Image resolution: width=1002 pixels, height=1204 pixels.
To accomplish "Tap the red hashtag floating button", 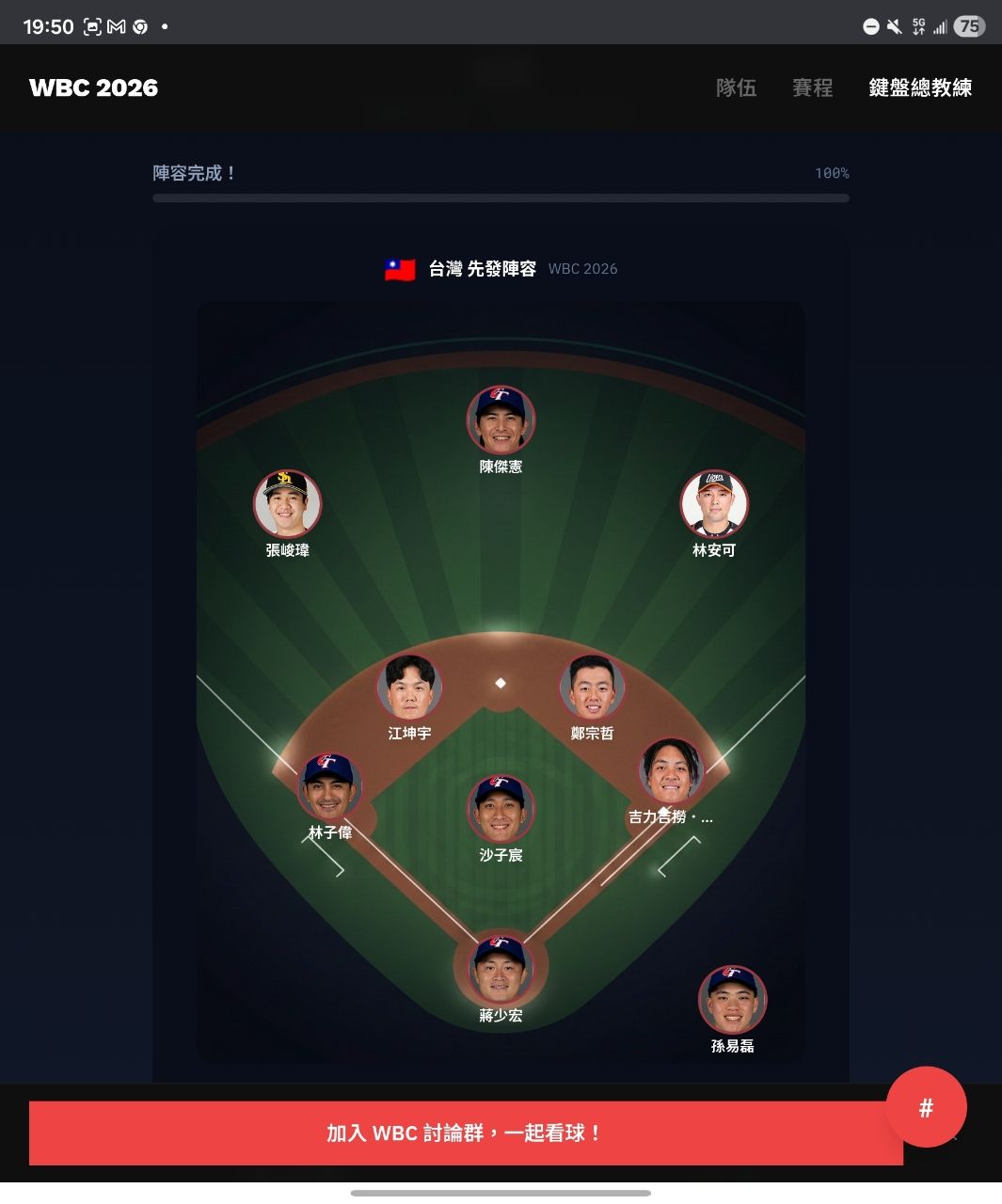I will (x=926, y=1107).
